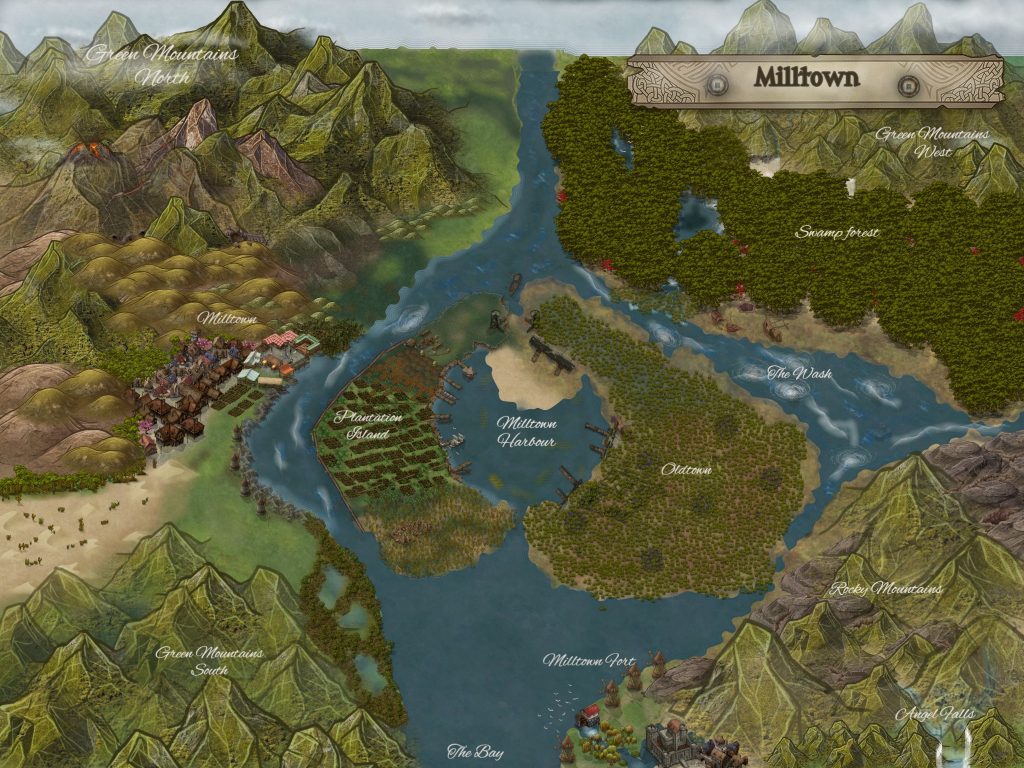
Task: Choose the Milltown Fort label
Action: [590, 660]
